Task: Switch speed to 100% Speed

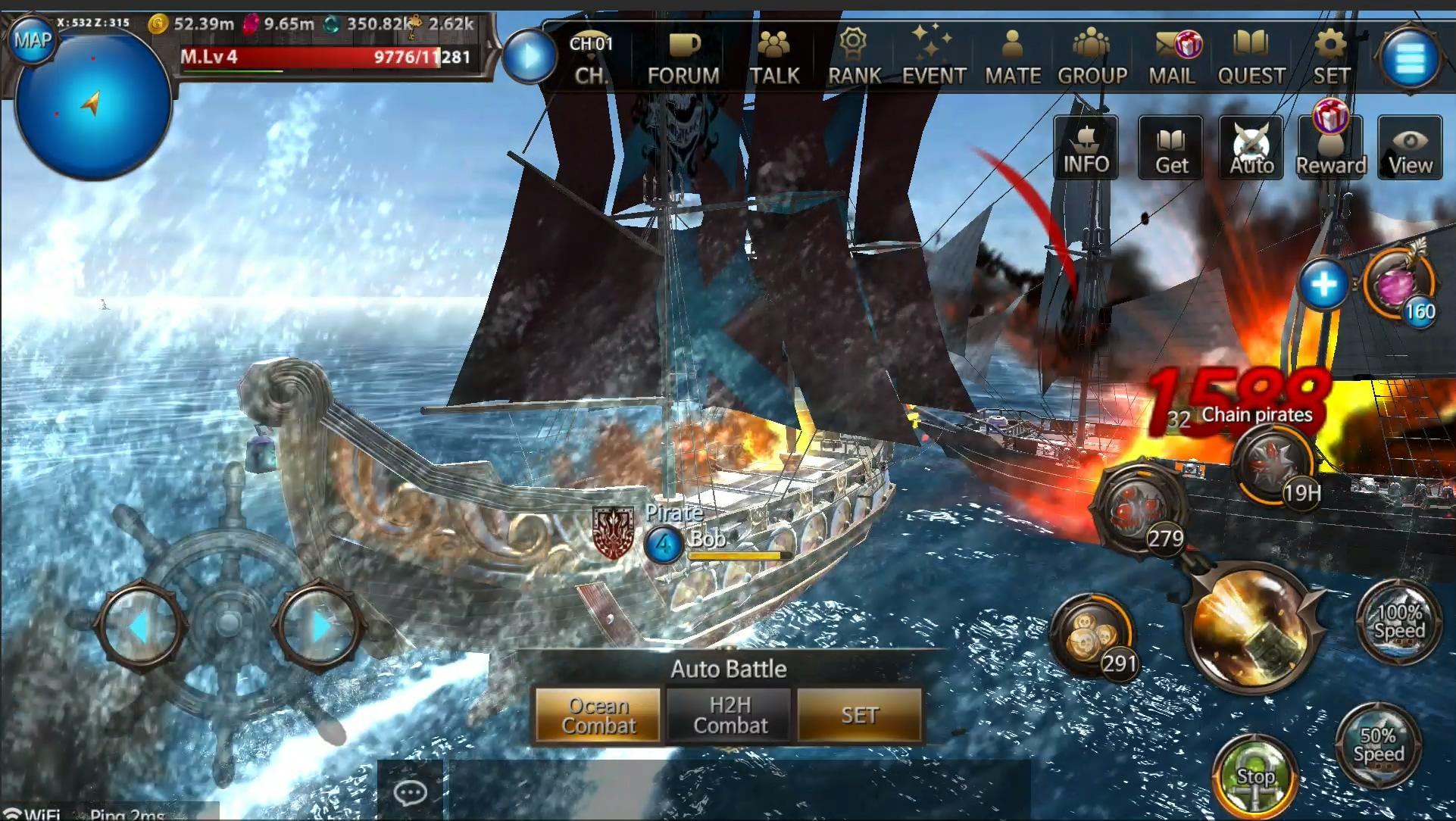Action: tap(1400, 623)
